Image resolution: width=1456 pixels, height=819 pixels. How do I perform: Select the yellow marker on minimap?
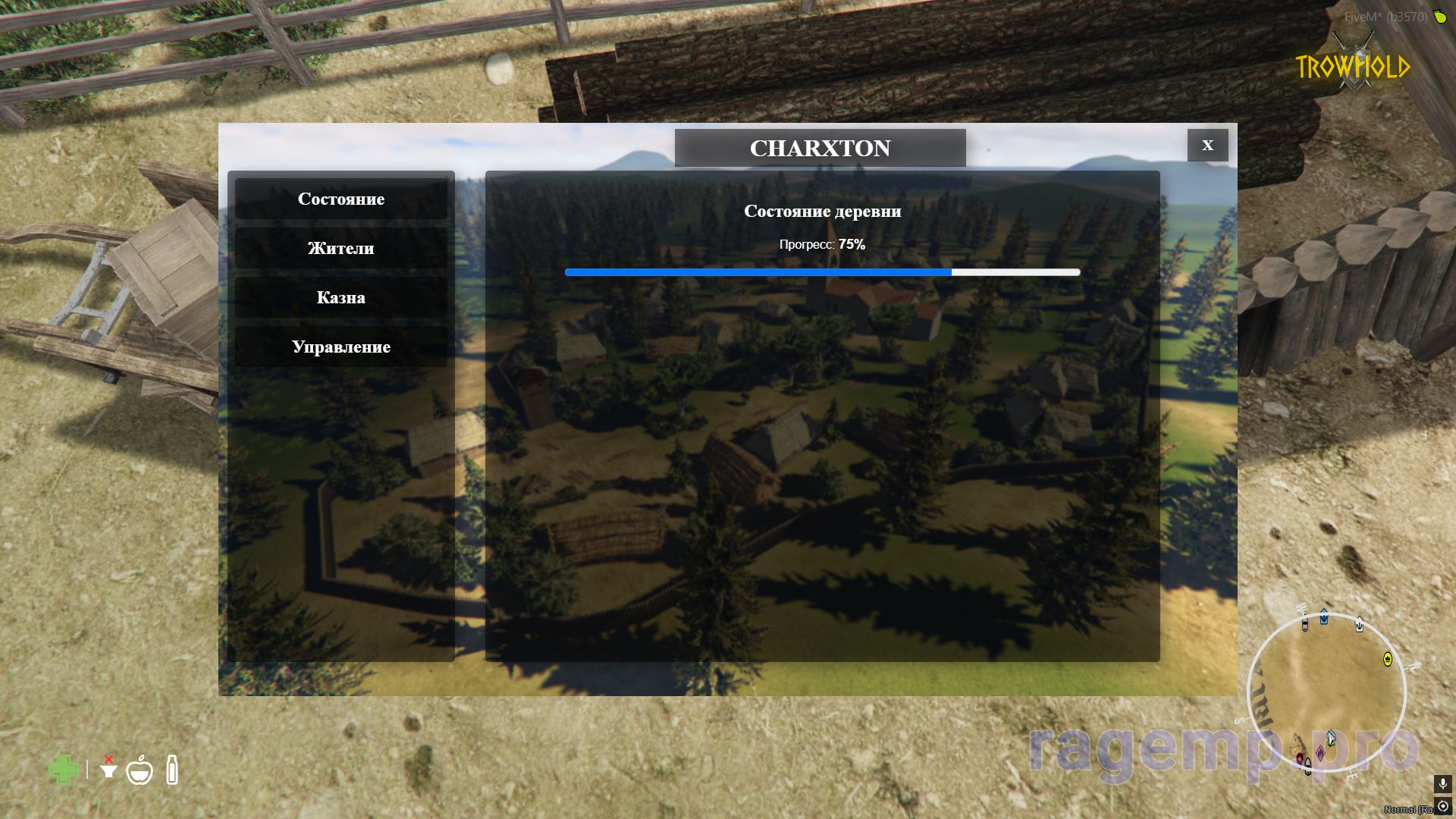(x=1388, y=659)
